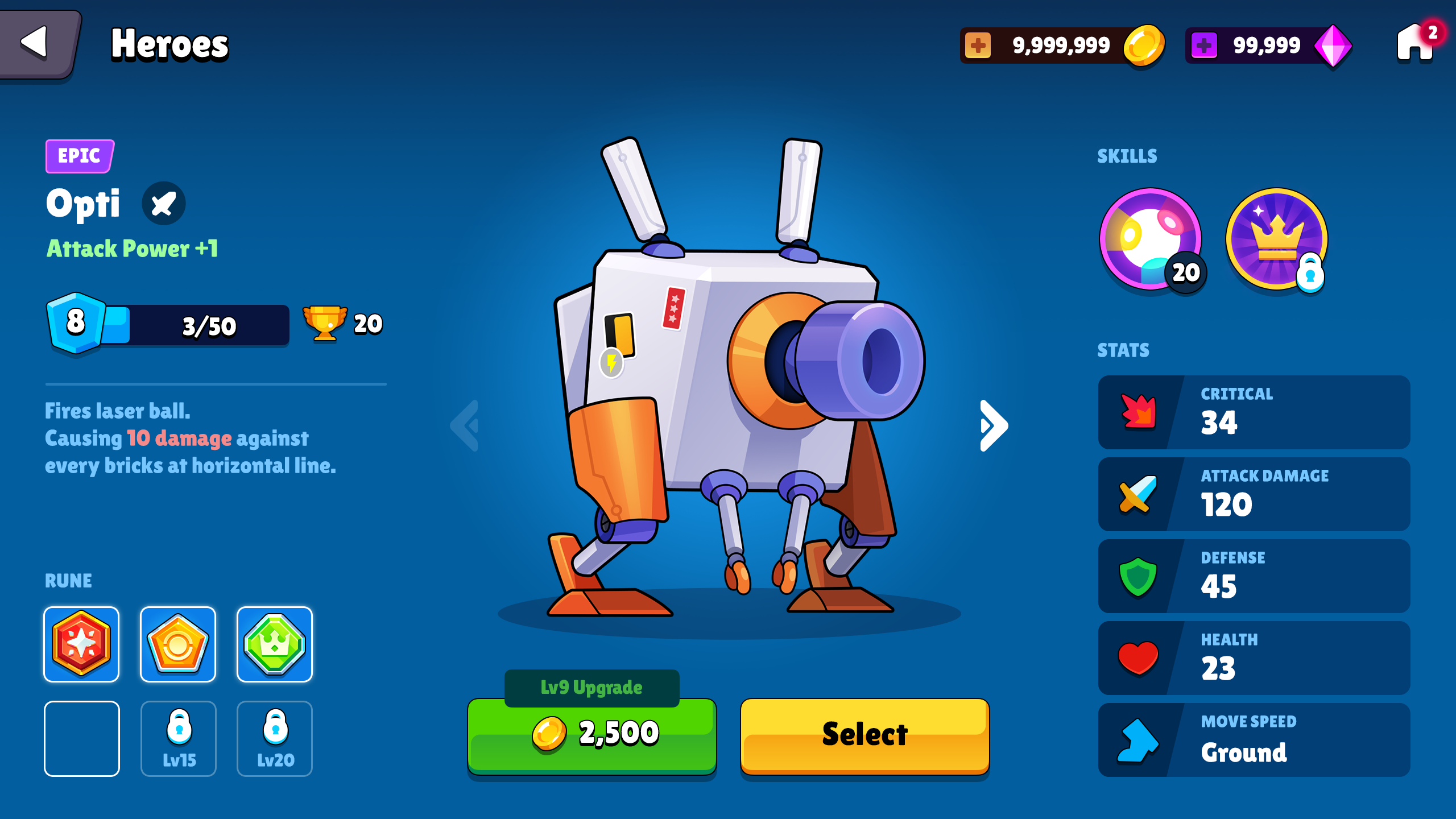View the Critical stat details
This screenshot has height=819, width=1456.
click(x=1254, y=412)
